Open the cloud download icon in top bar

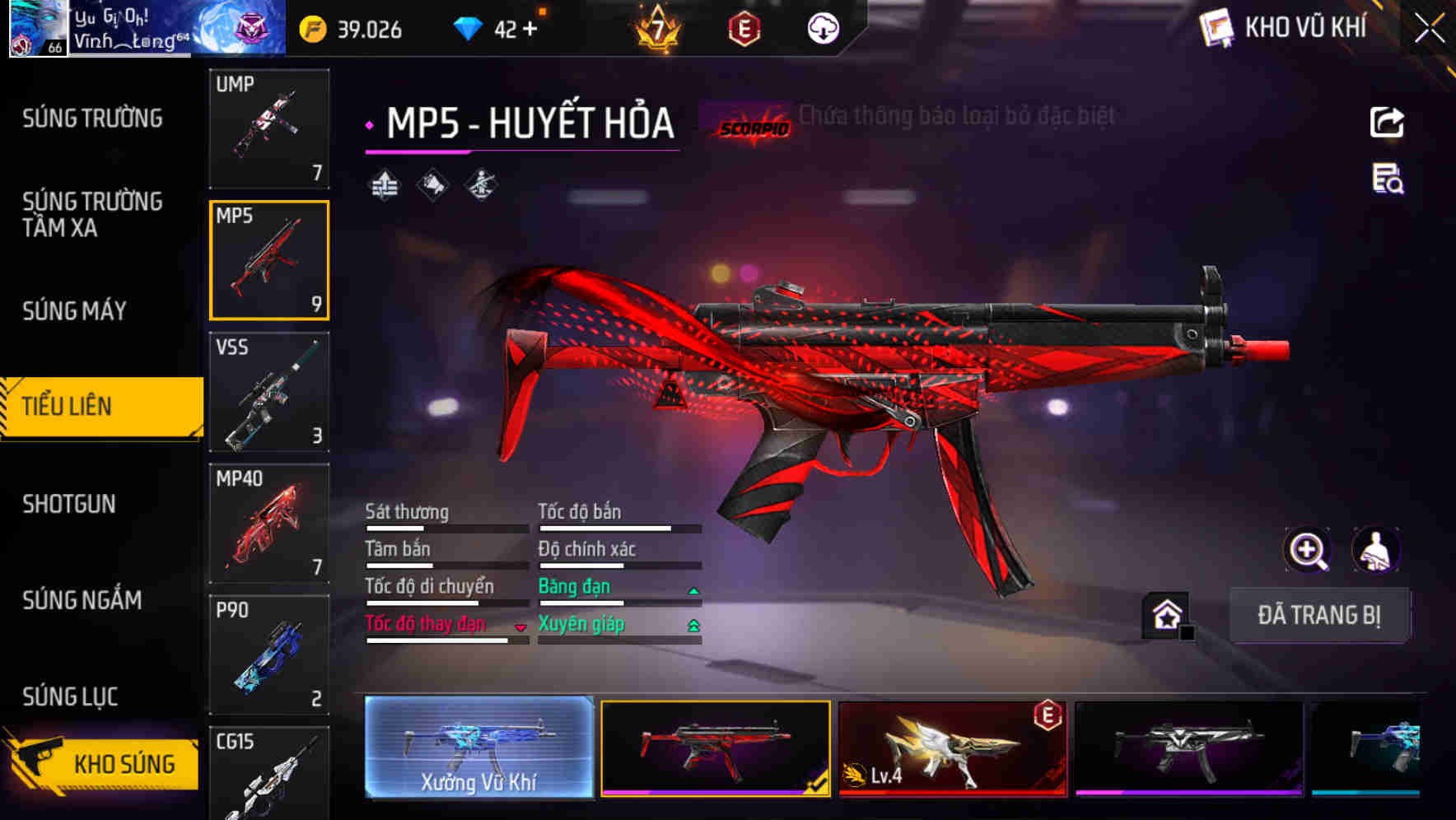point(823,27)
